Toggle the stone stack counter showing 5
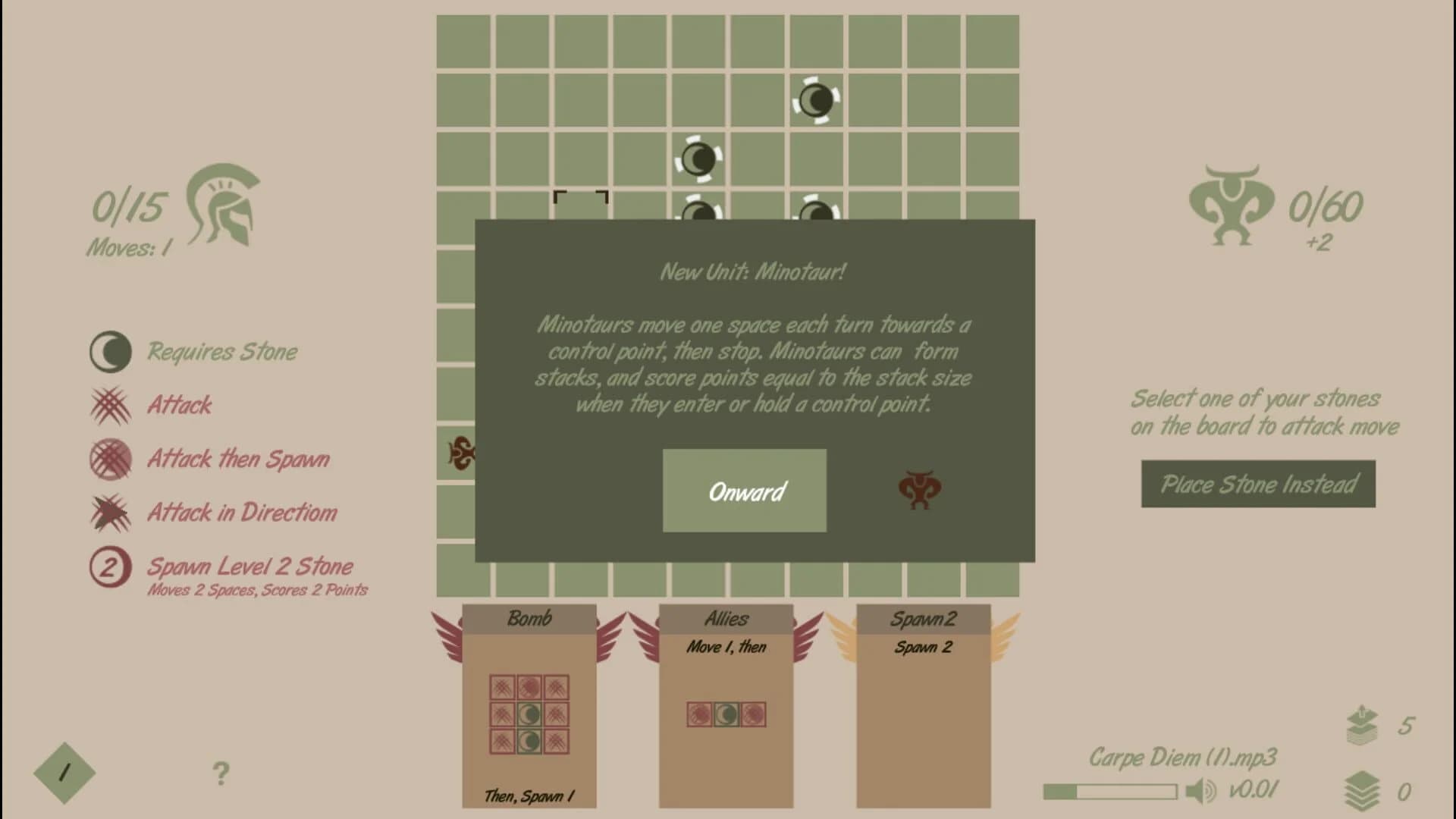This screenshot has height=819, width=1456. click(1361, 724)
